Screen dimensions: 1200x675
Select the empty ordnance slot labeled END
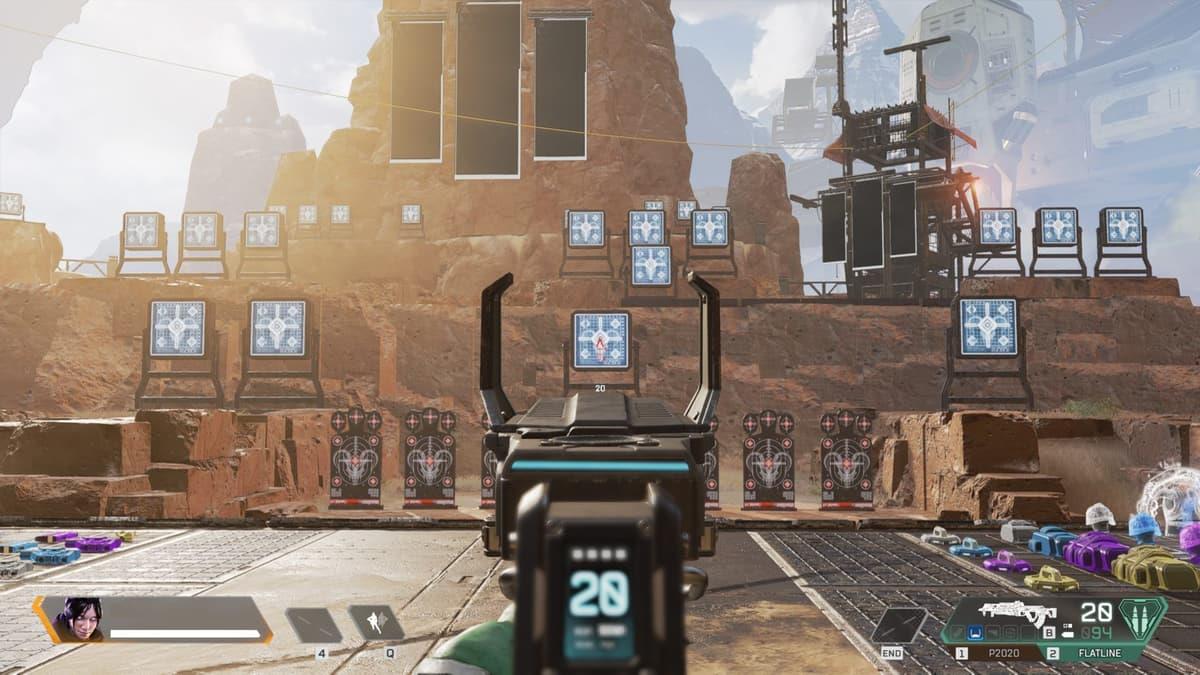click(x=898, y=625)
